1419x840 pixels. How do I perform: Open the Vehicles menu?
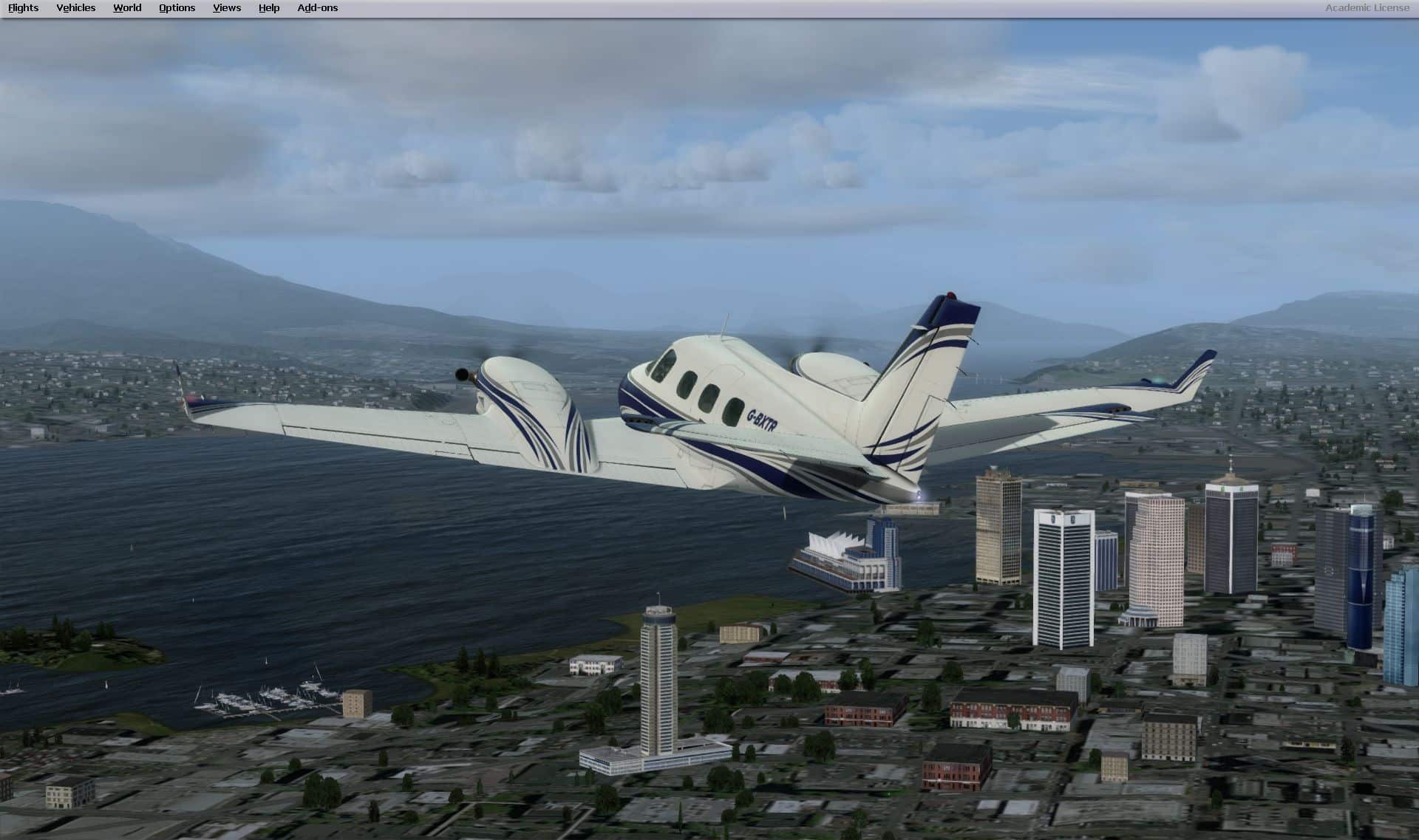(75, 8)
